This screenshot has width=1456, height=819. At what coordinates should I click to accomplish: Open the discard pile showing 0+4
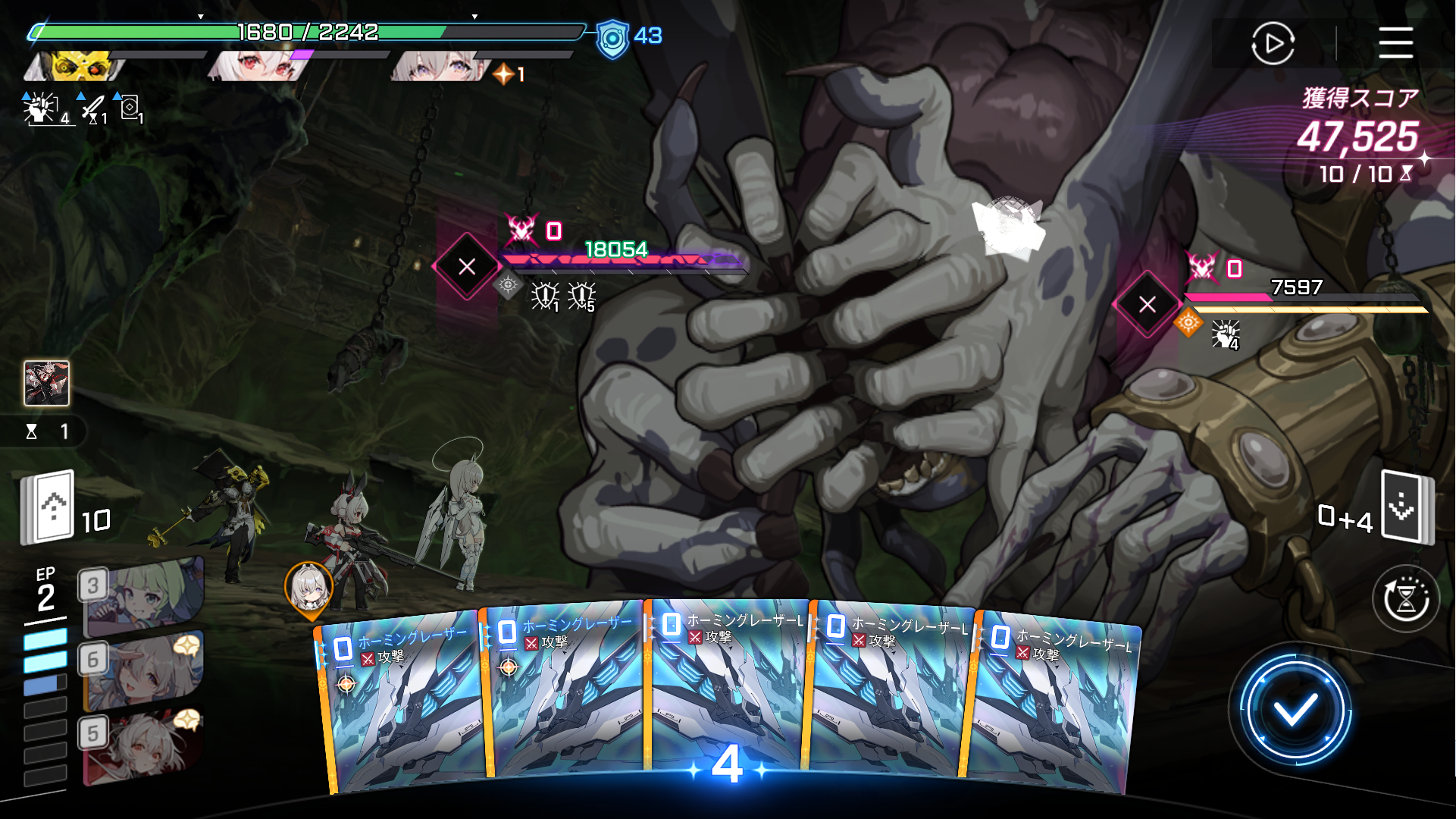1407,506
